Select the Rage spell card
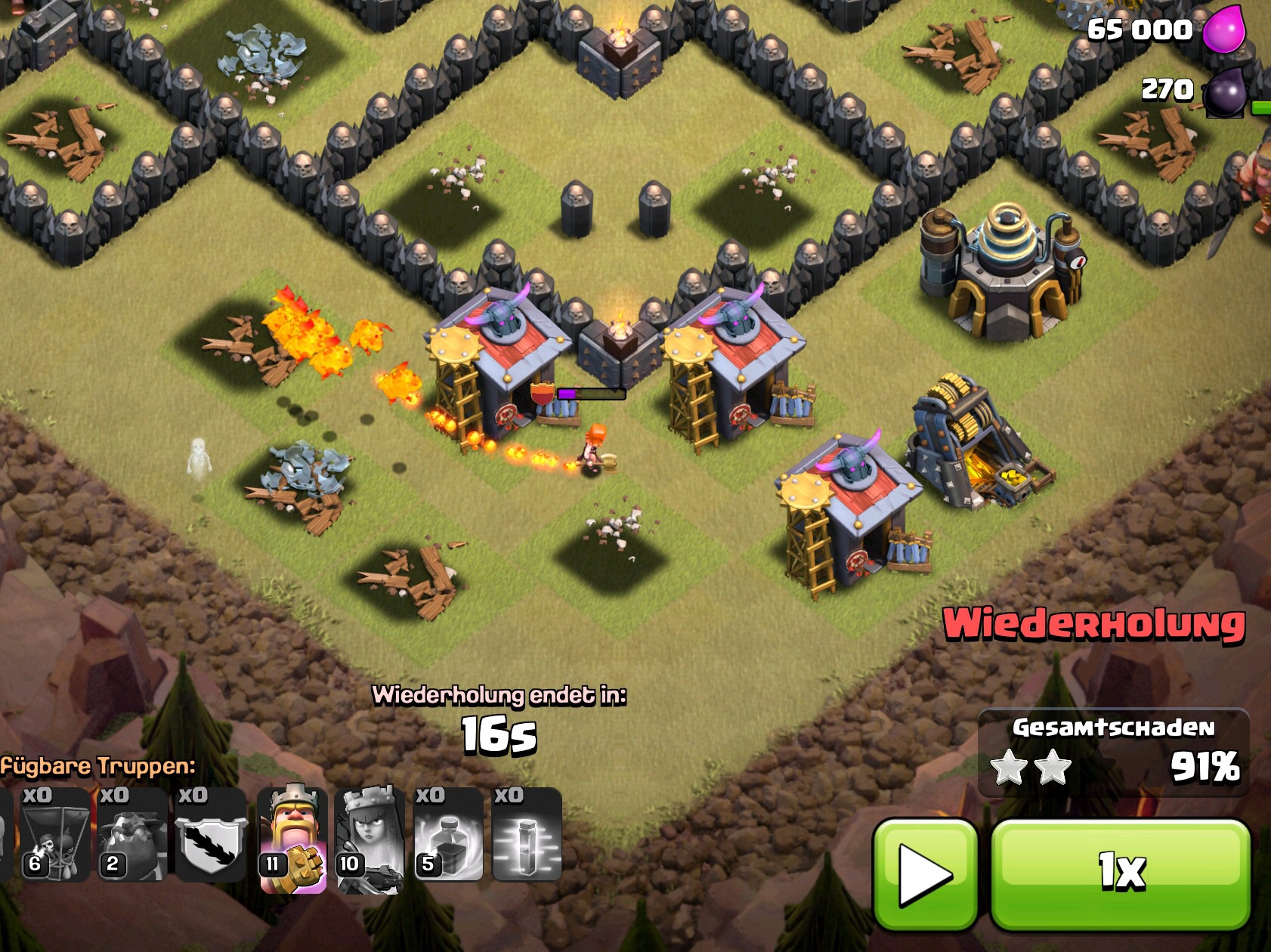The width and height of the screenshot is (1271, 952). [x=448, y=835]
